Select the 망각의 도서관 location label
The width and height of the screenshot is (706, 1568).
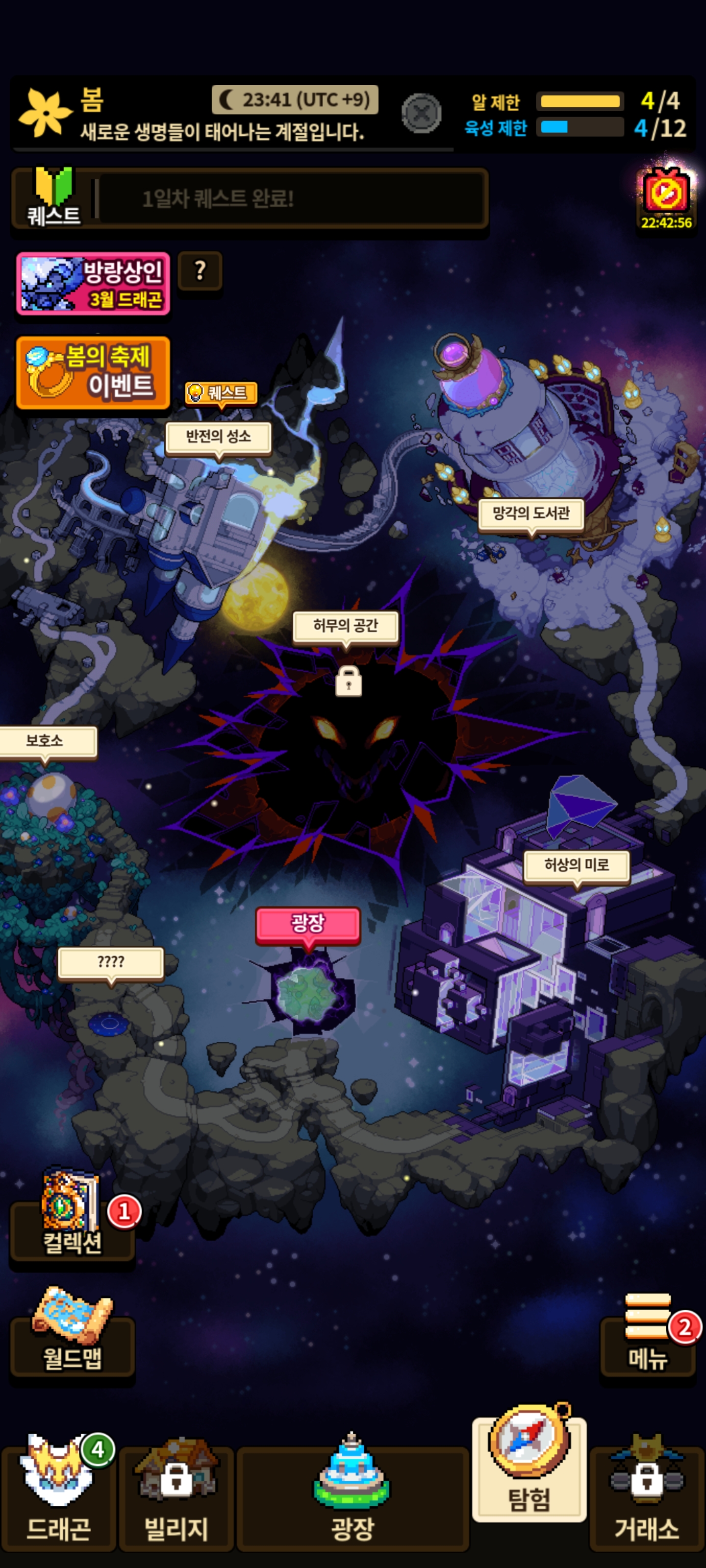(530, 514)
